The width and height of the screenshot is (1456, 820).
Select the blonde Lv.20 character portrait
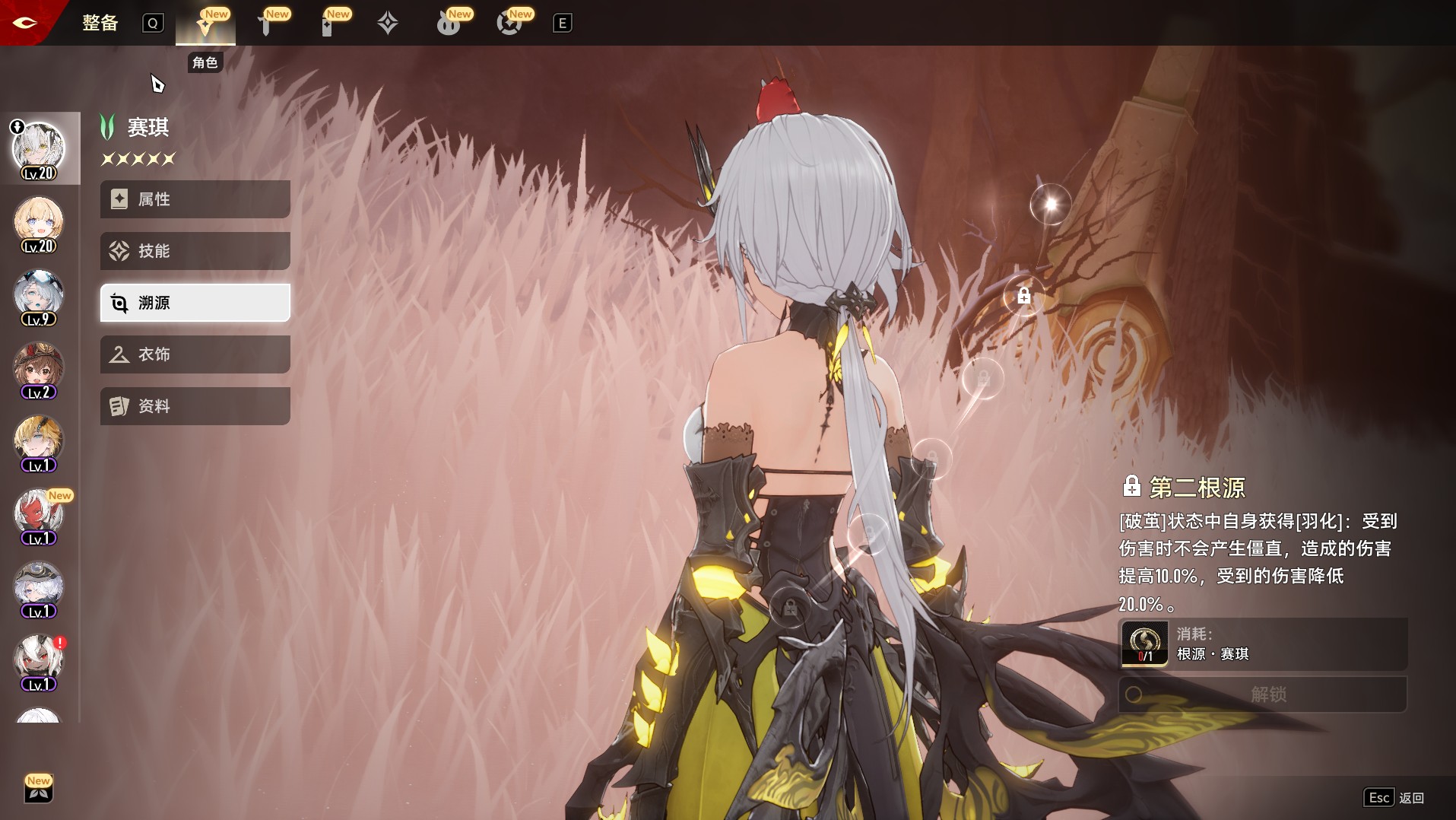(39, 224)
